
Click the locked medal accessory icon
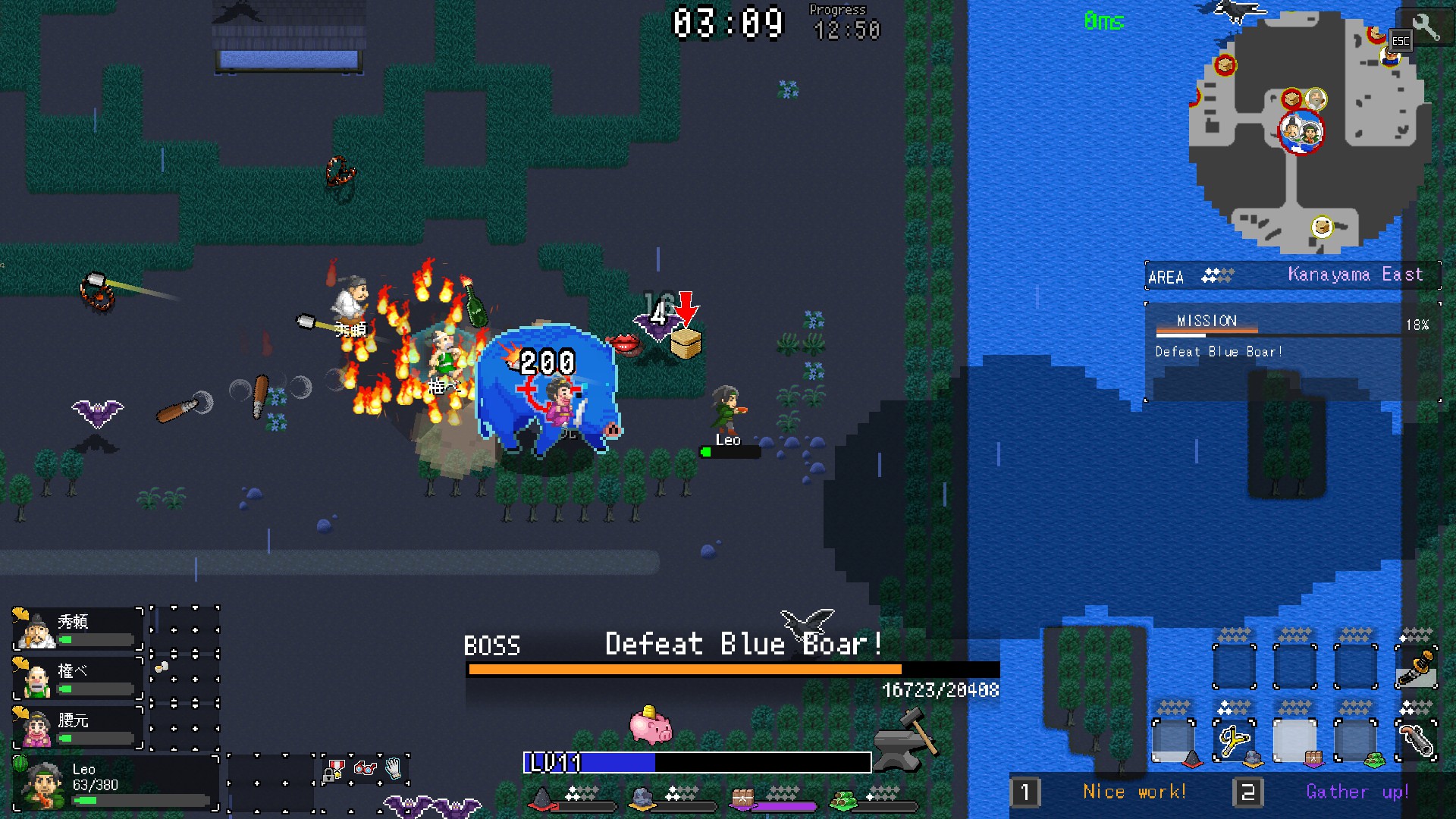(334, 770)
